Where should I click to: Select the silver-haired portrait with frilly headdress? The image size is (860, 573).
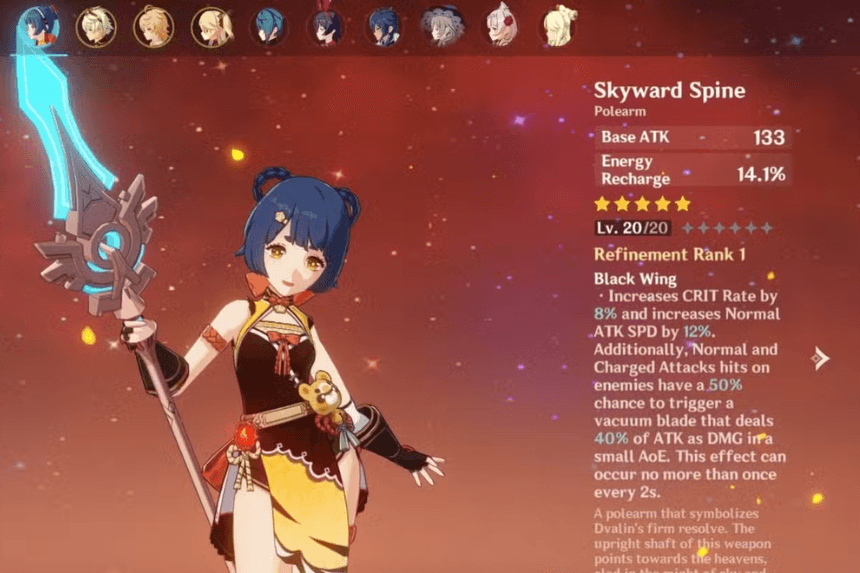point(441,26)
